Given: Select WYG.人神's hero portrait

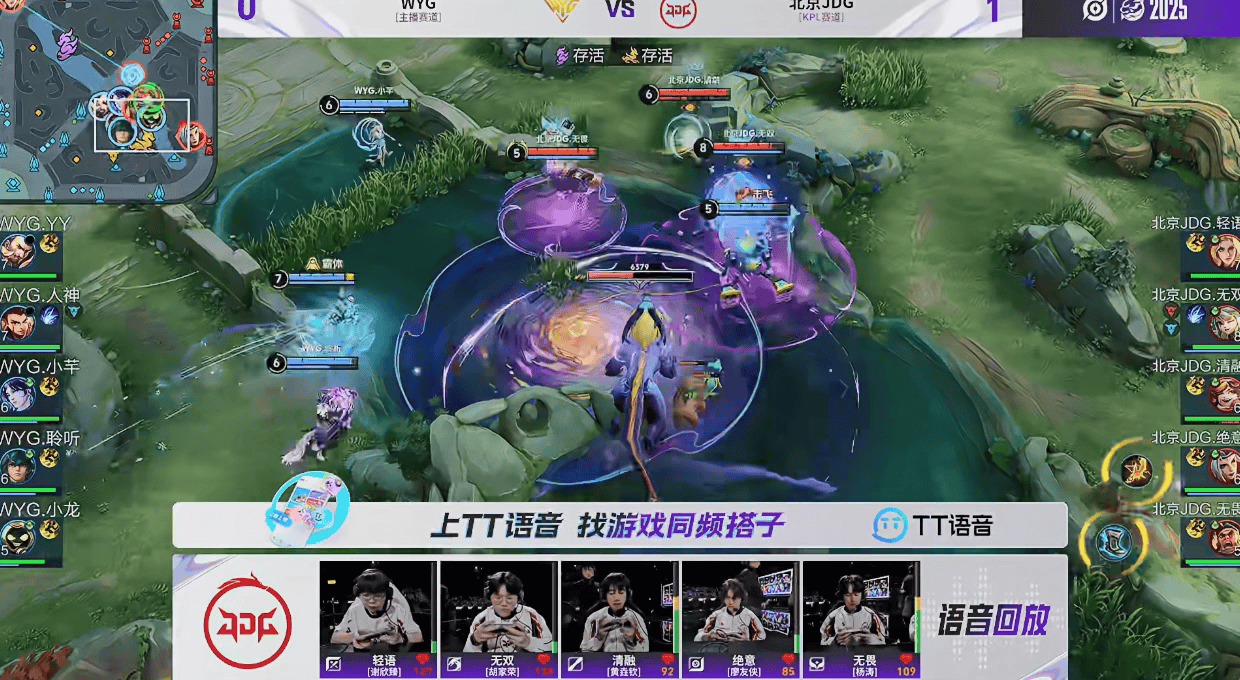Looking at the screenshot, I should [x=18, y=324].
